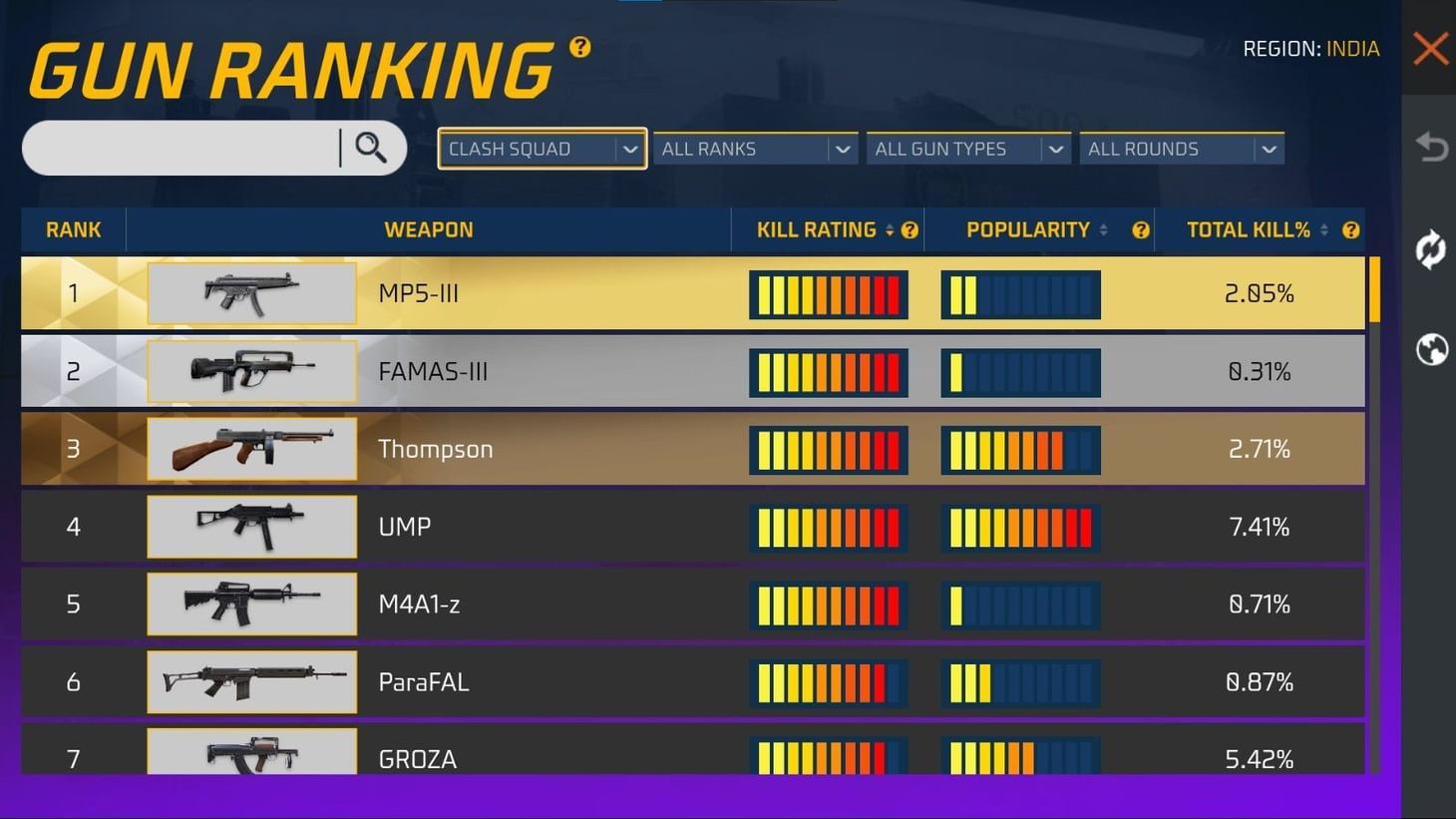Click the globe region icon
The height and width of the screenshot is (819, 1456).
tap(1430, 350)
